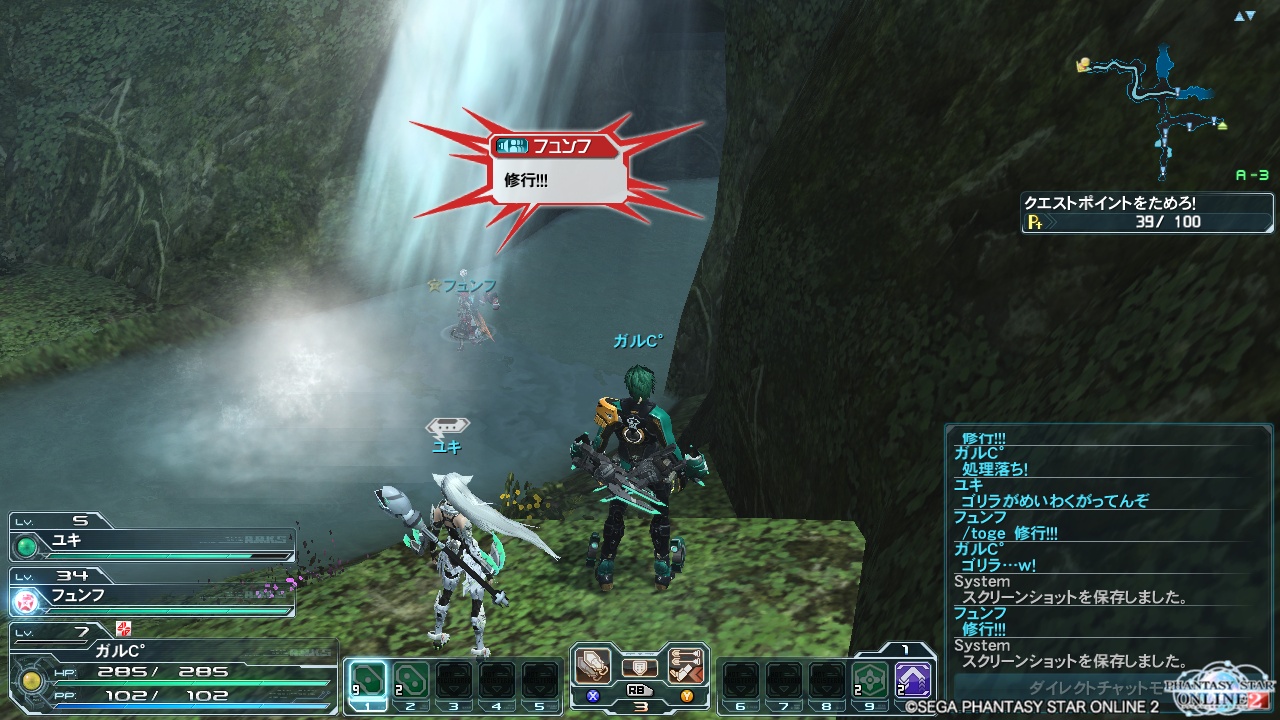Activate the green shield item in slot 9
Image resolution: width=1280 pixels, height=720 pixels.
(x=870, y=680)
